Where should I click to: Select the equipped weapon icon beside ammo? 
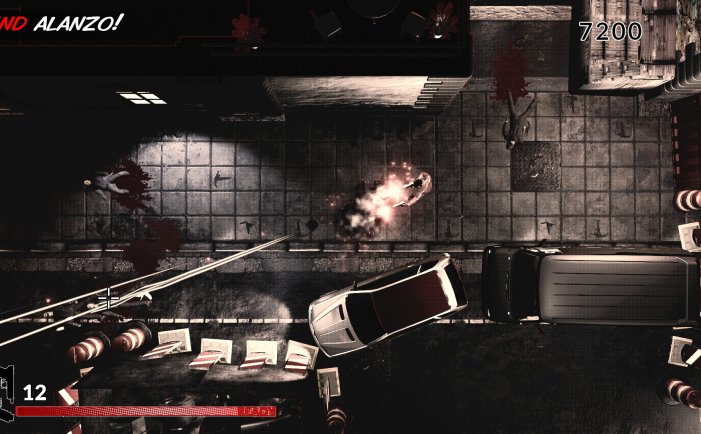click(x=7, y=397)
